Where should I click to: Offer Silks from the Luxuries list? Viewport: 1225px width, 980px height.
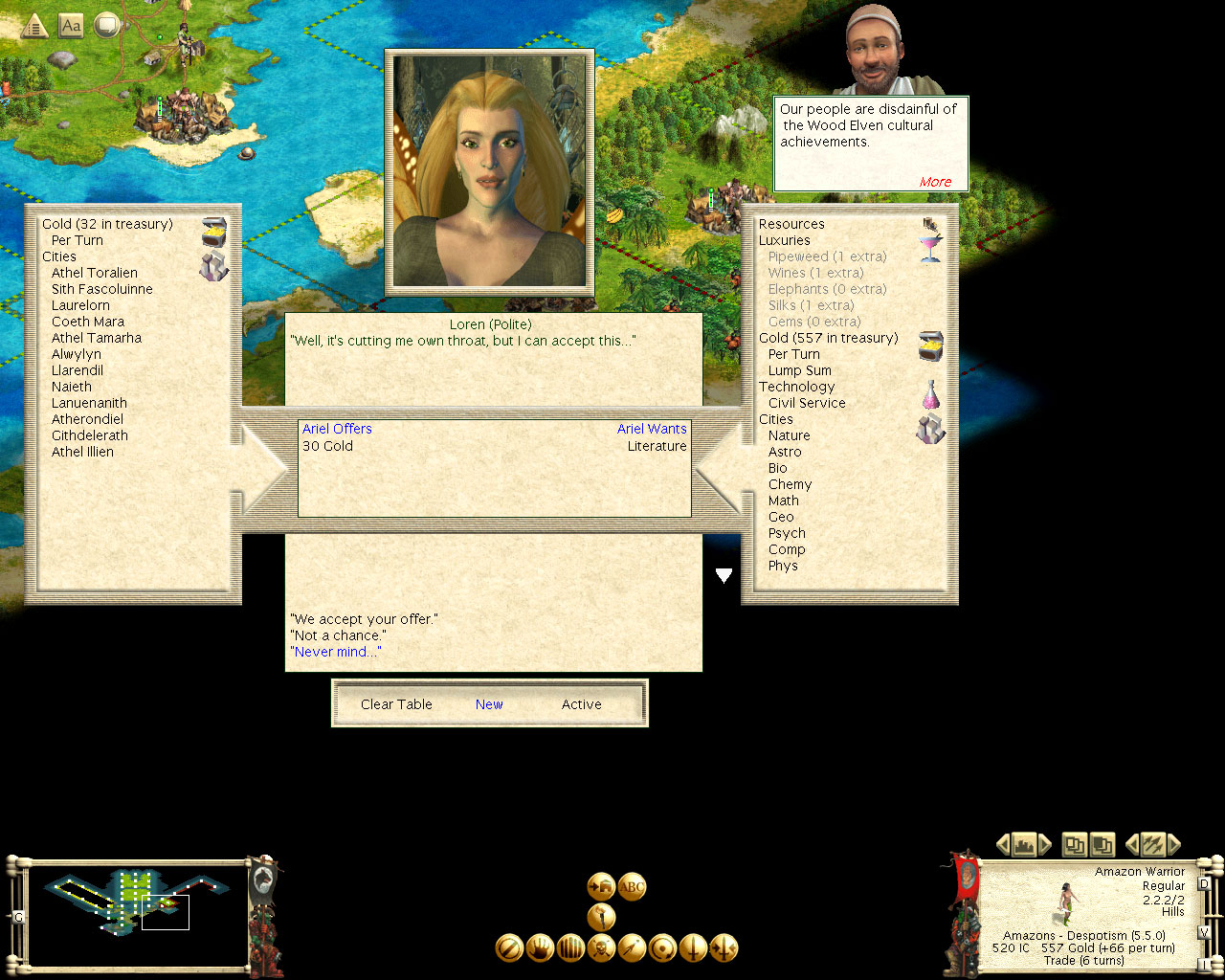[813, 305]
